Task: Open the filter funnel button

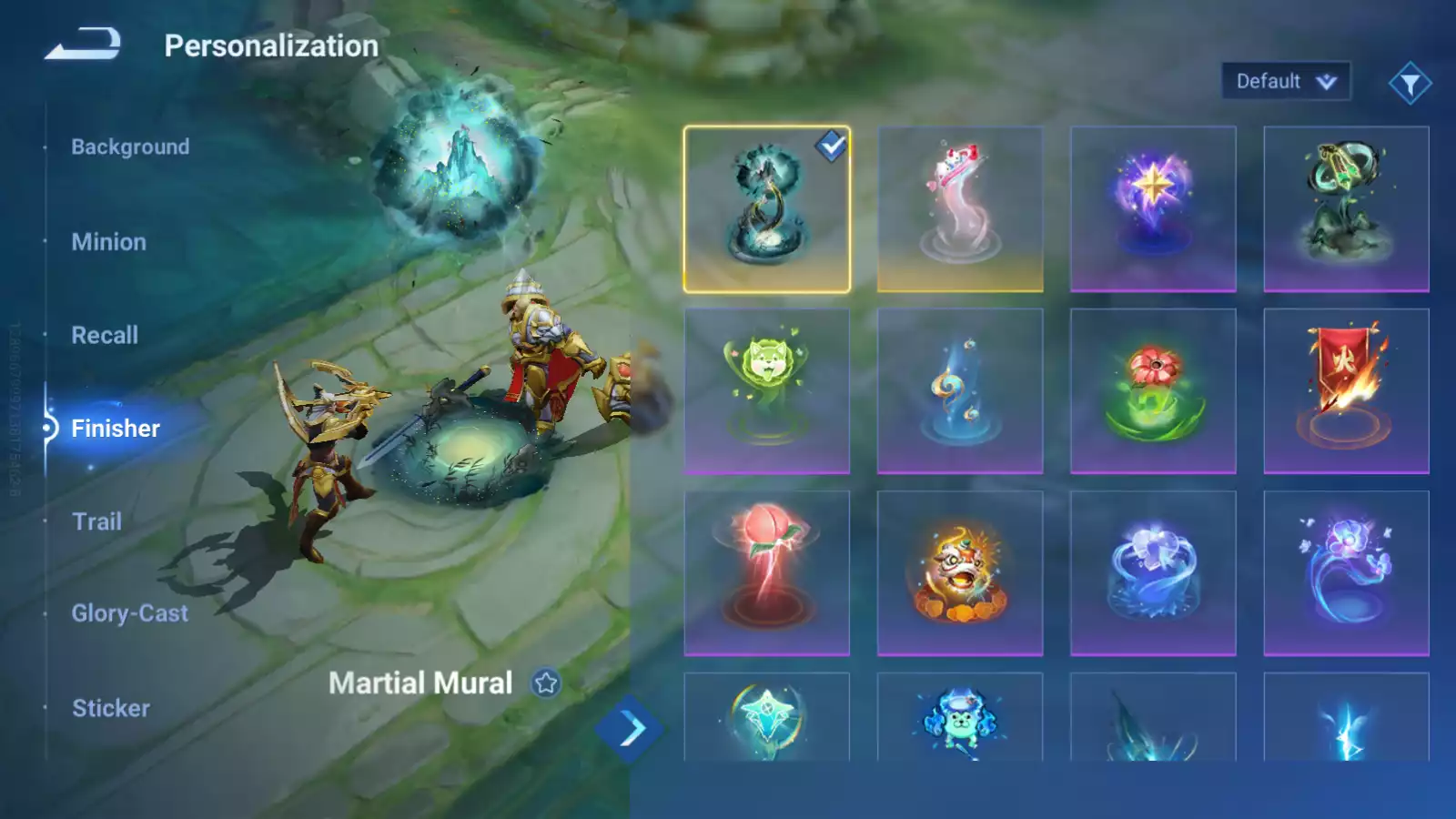Action: [x=1410, y=84]
